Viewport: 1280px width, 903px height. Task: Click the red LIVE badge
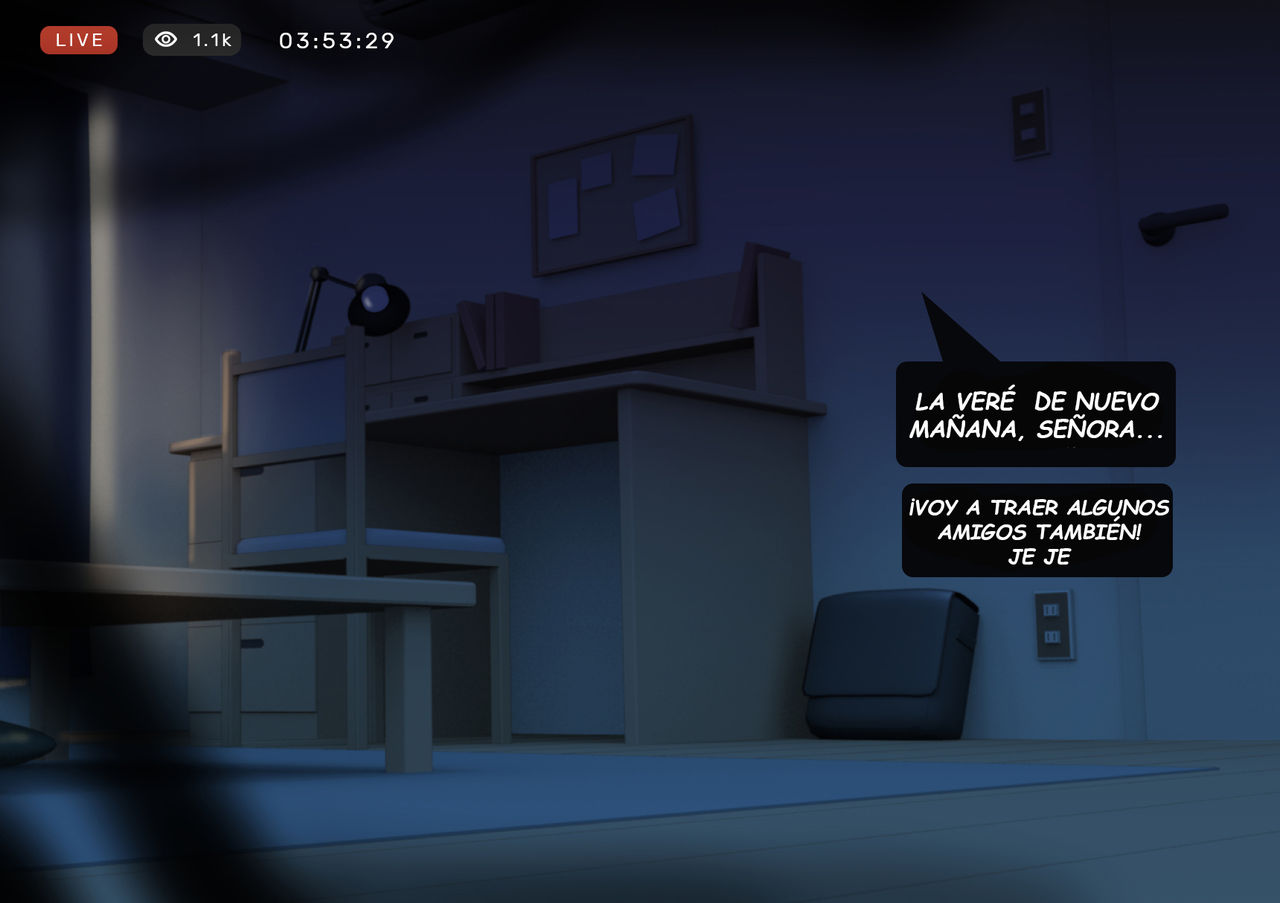pos(79,40)
